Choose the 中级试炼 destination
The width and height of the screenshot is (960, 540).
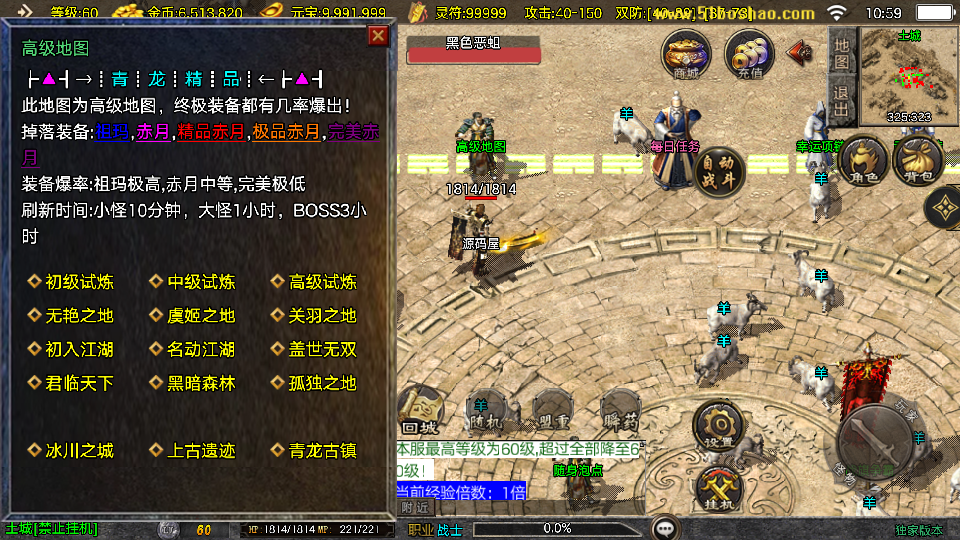click(x=201, y=282)
